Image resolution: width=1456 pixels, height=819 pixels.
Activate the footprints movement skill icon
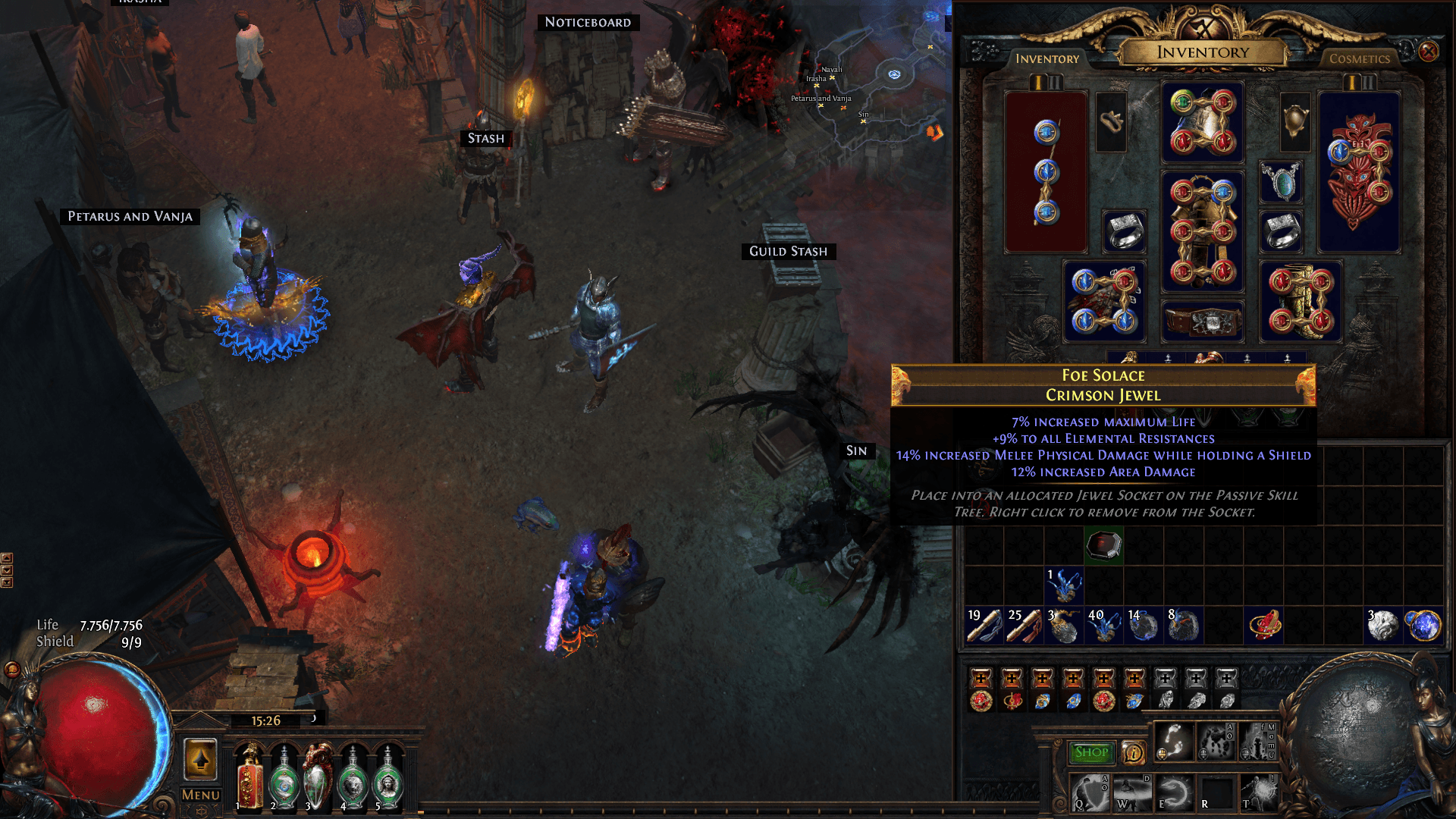click(1174, 741)
